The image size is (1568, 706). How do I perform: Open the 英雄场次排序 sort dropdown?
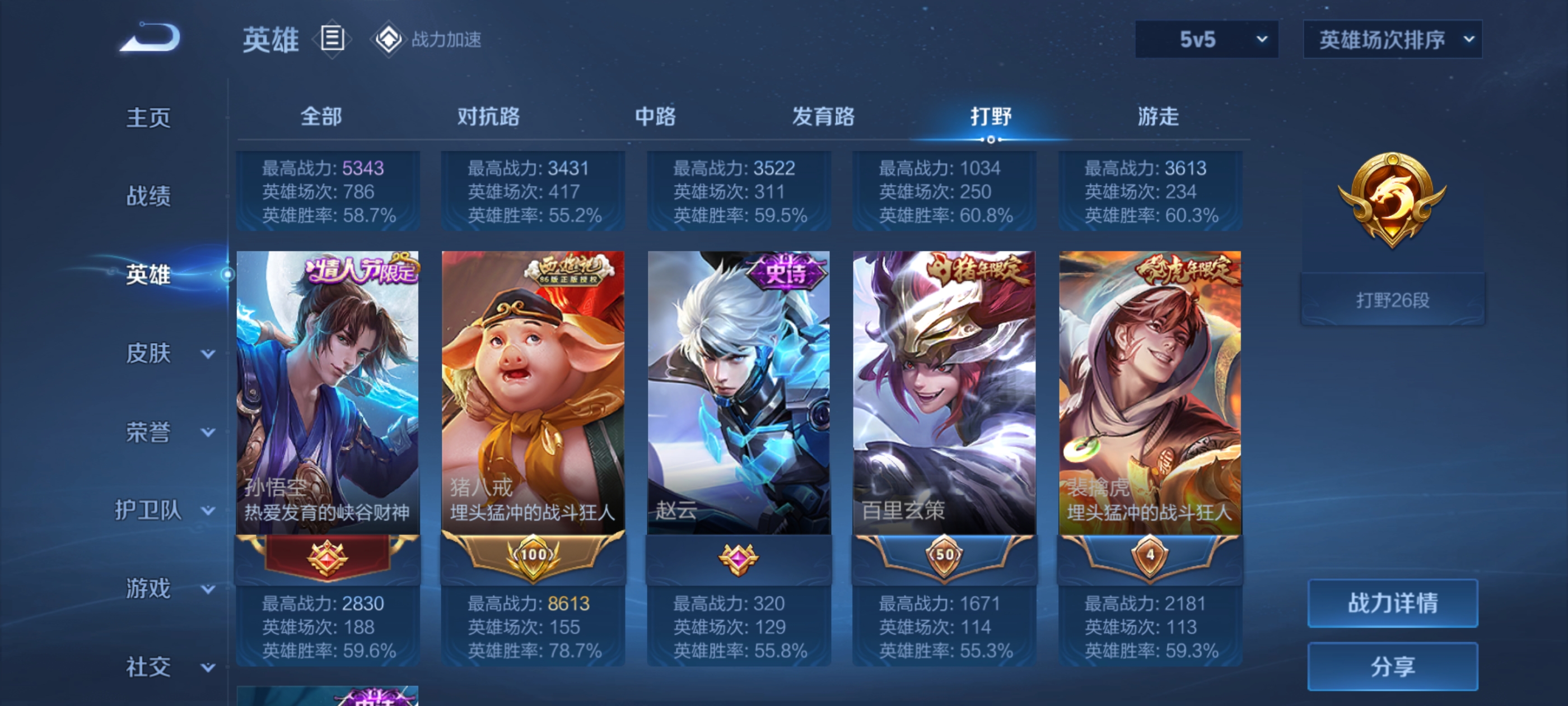point(1392,40)
